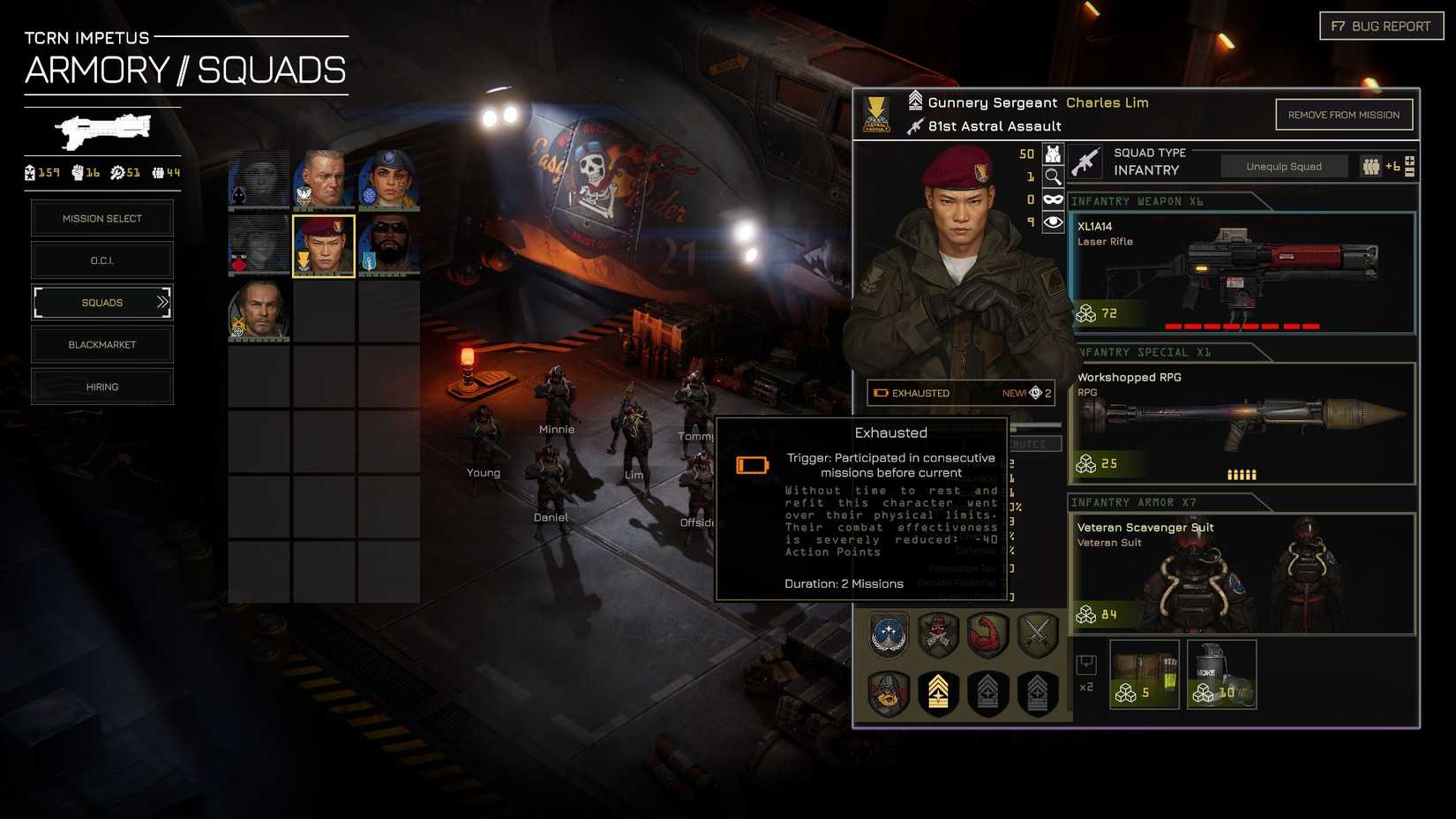Click the Unequip Squad button
This screenshot has height=819, width=1456.
tap(1284, 166)
